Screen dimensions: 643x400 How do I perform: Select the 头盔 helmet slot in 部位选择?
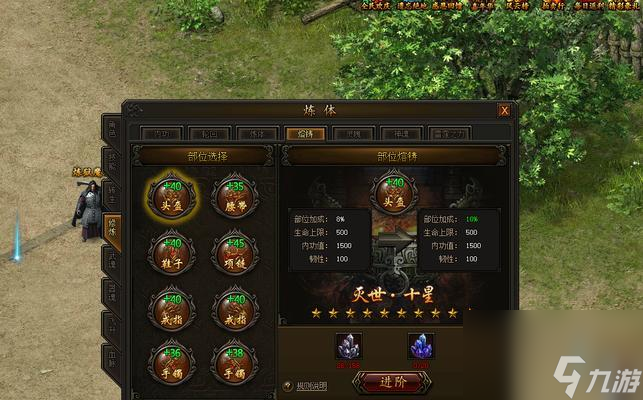pos(172,194)
